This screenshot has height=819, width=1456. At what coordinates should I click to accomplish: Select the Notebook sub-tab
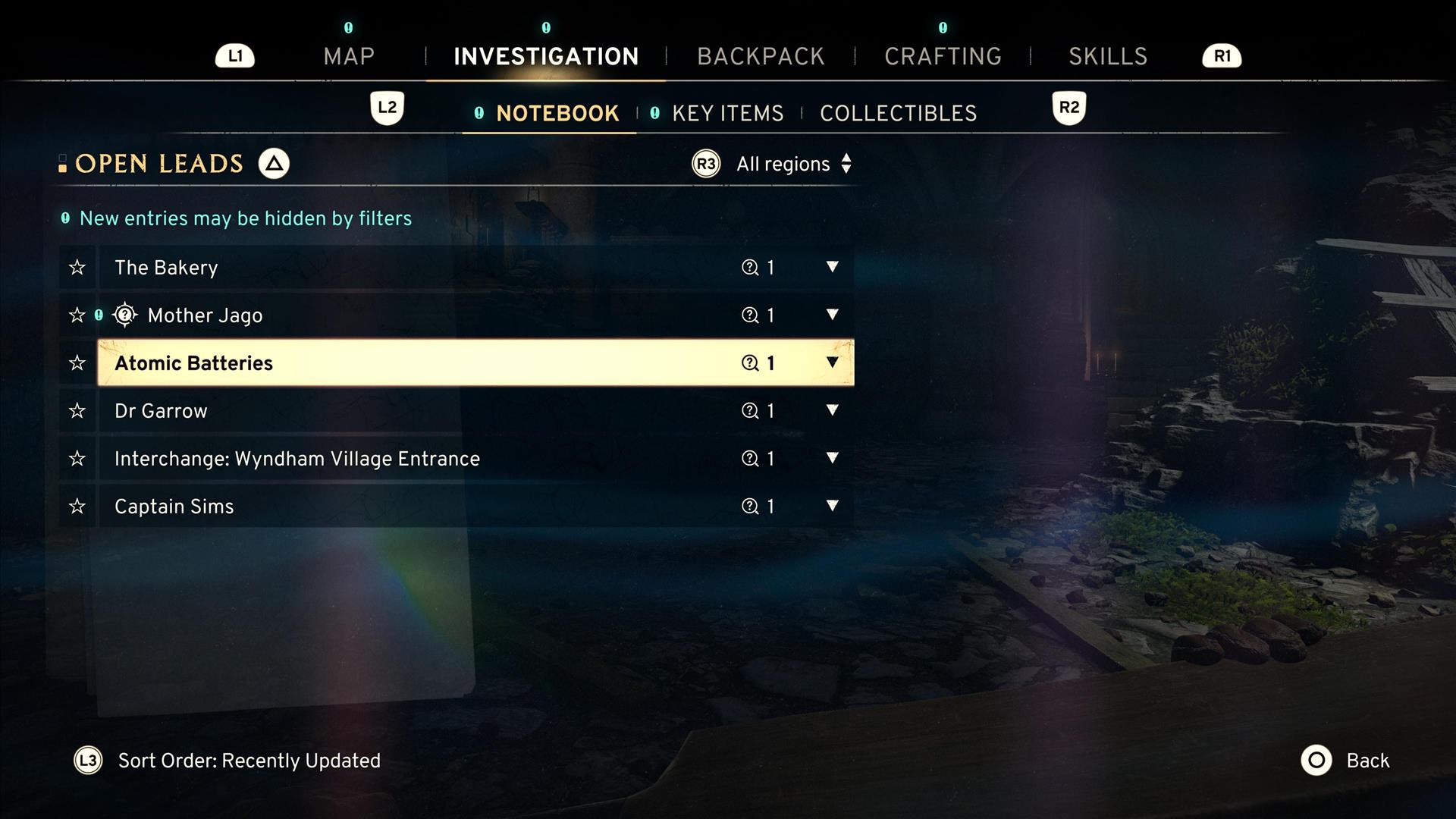(557, 114)
